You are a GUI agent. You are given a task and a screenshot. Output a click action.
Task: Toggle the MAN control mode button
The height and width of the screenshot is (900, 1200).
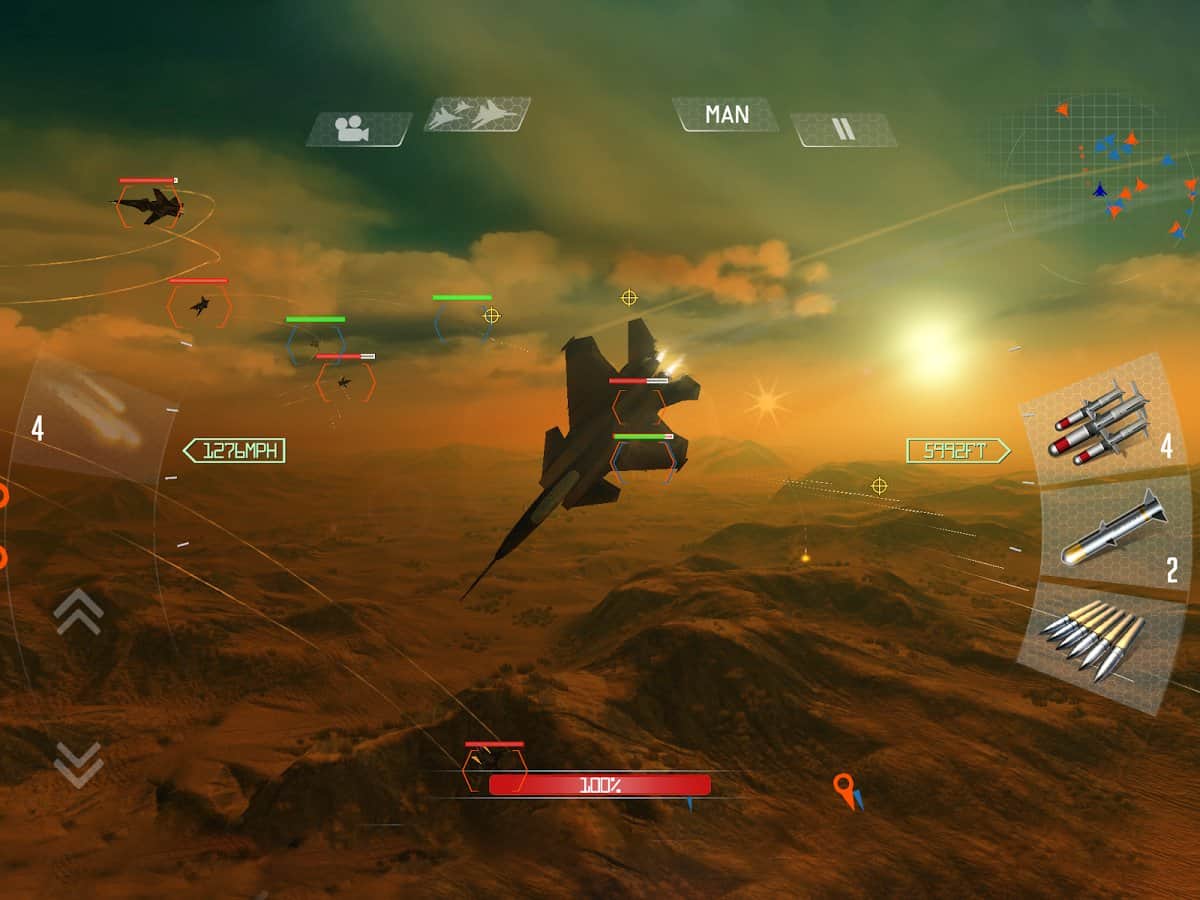(x=726, y=114)
